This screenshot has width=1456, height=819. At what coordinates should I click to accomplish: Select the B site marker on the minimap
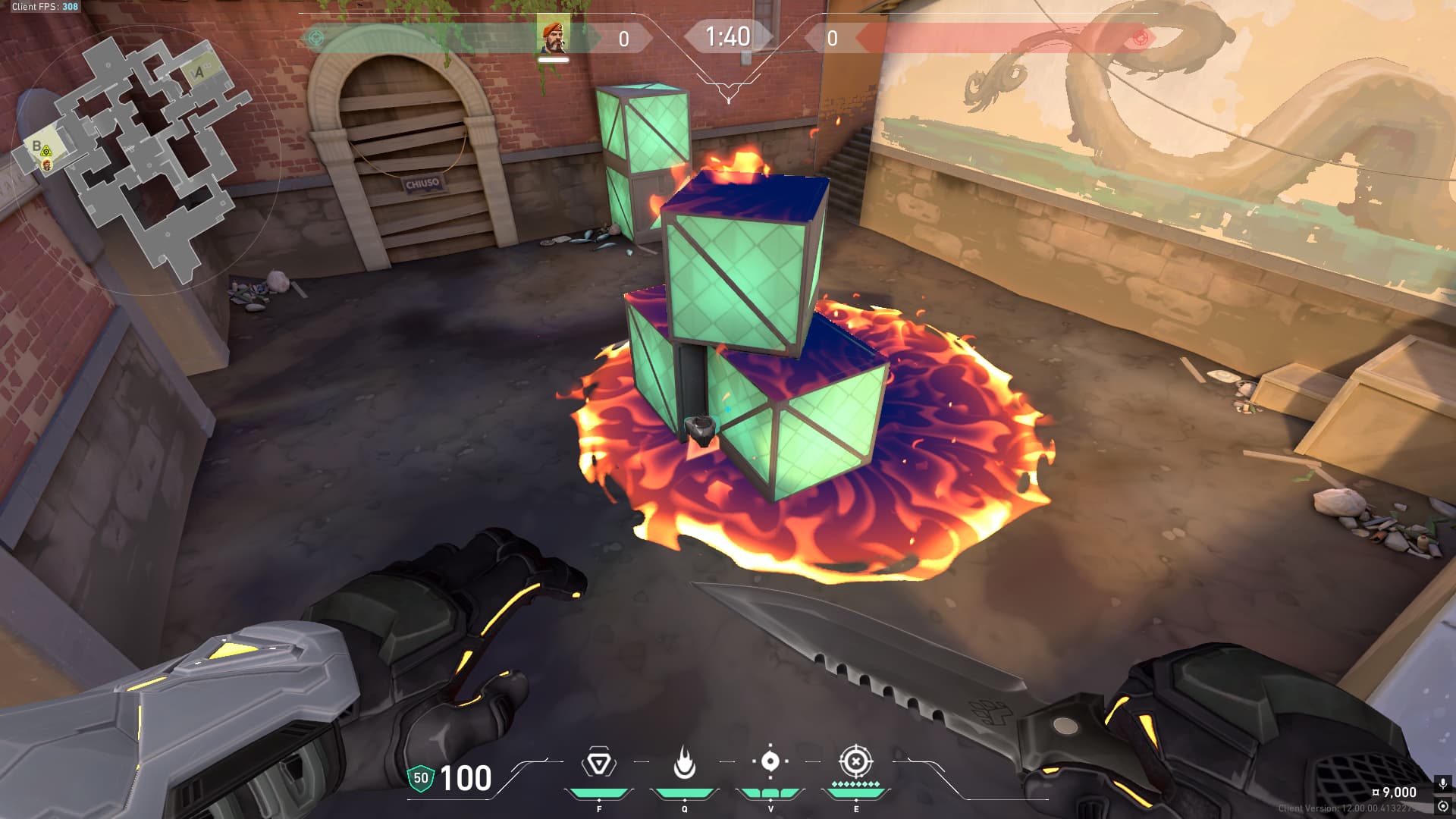click(36, 146)
